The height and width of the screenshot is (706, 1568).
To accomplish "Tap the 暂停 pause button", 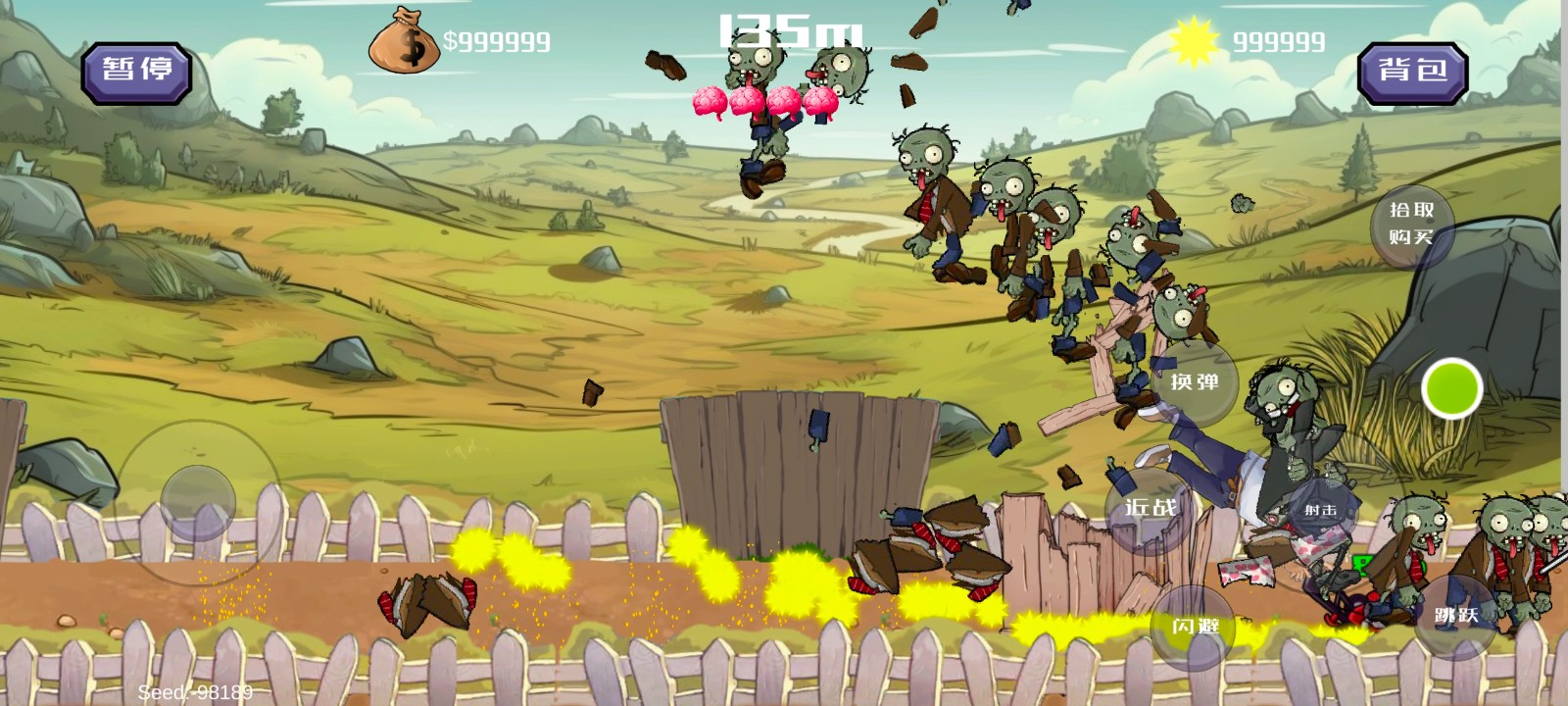I will tap(136, 72).
